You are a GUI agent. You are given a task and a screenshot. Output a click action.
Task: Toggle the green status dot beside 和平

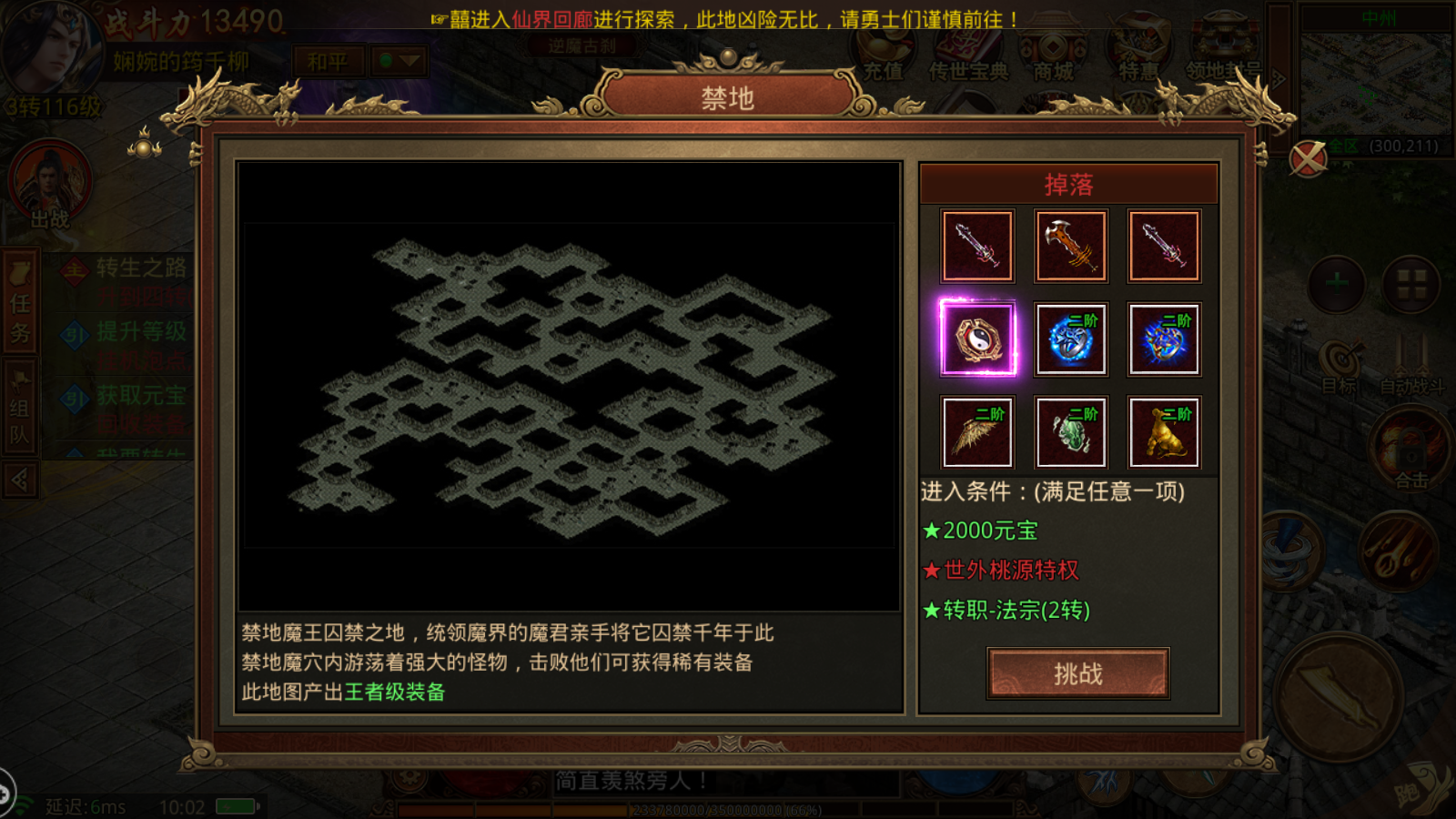(x=385, y=59)
